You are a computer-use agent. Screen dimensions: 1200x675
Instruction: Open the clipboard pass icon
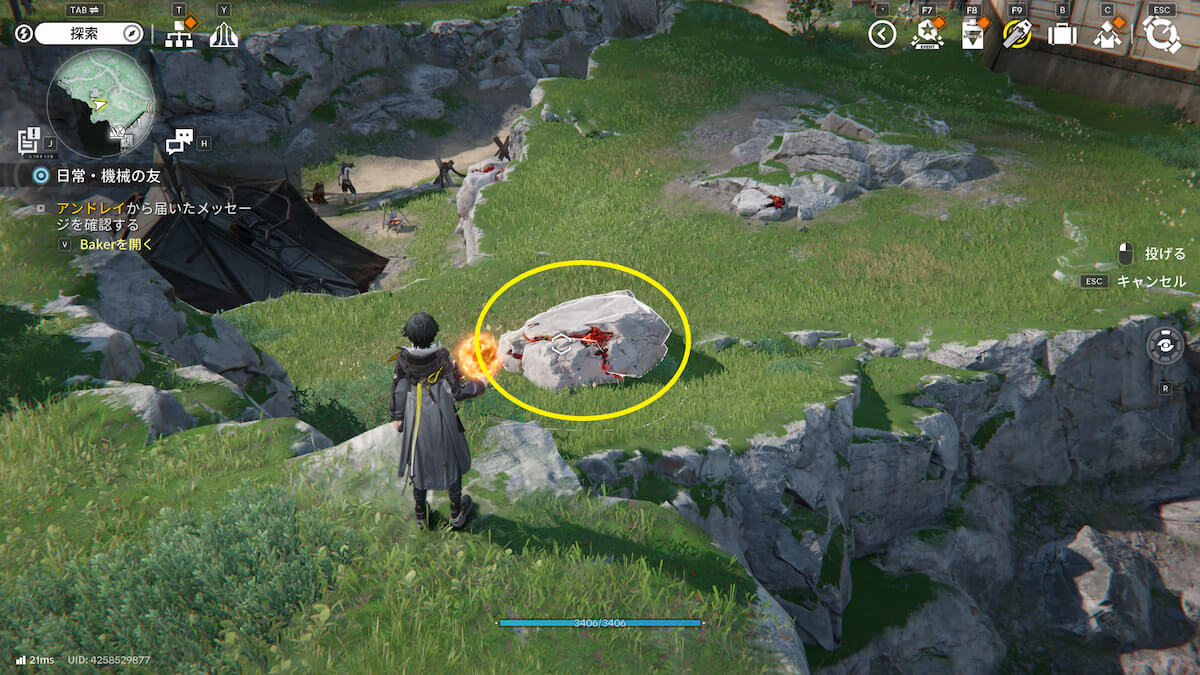click(x=972, y=35)
